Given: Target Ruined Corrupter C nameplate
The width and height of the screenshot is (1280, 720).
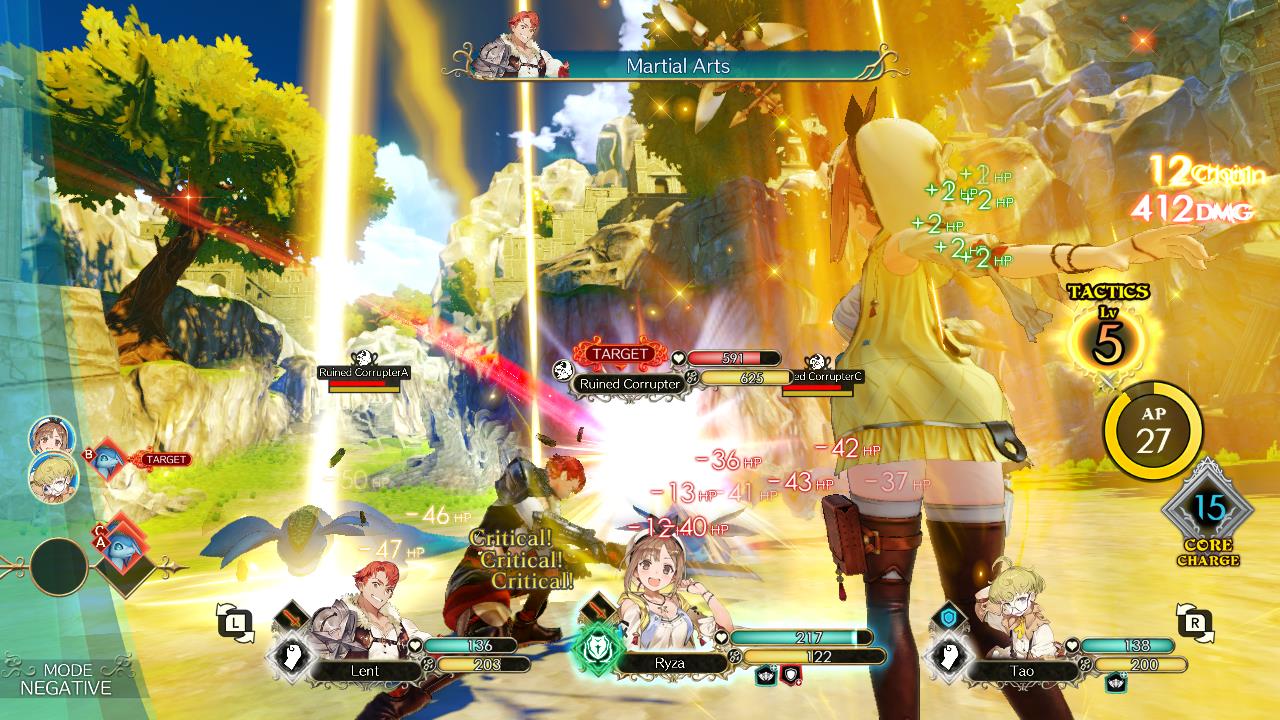Looking at the screenshot, I should click(x=824, y=376).
